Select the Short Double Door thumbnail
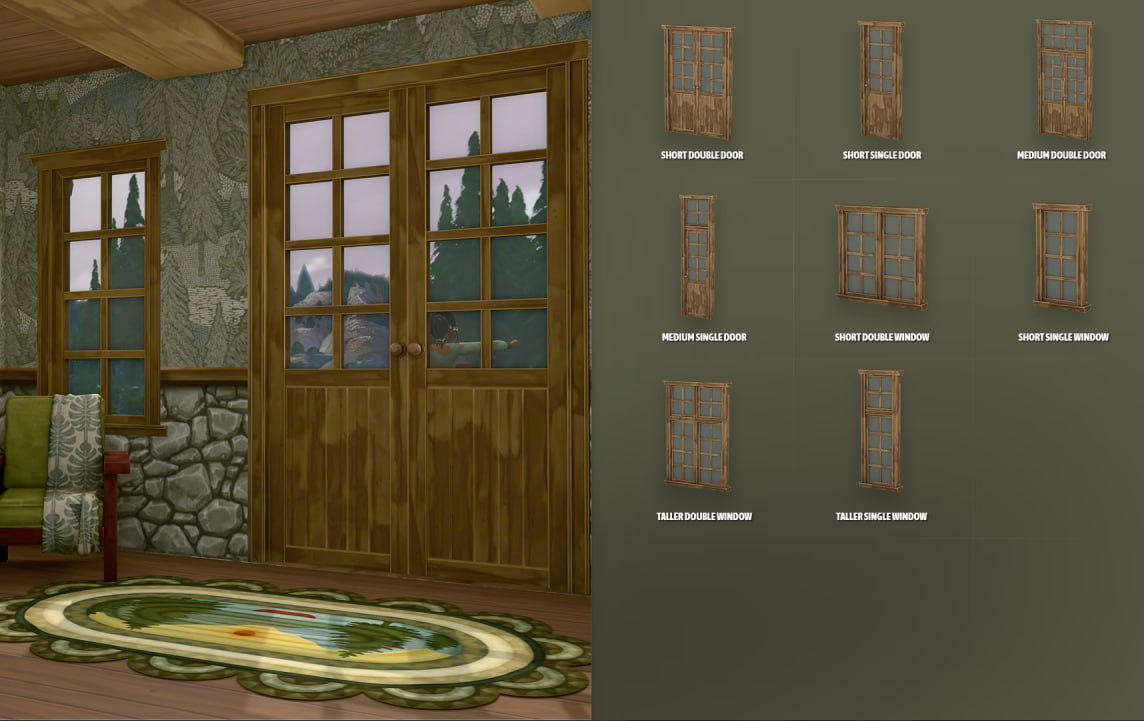This screenshot has width=1144, height=721. [698, 82]
